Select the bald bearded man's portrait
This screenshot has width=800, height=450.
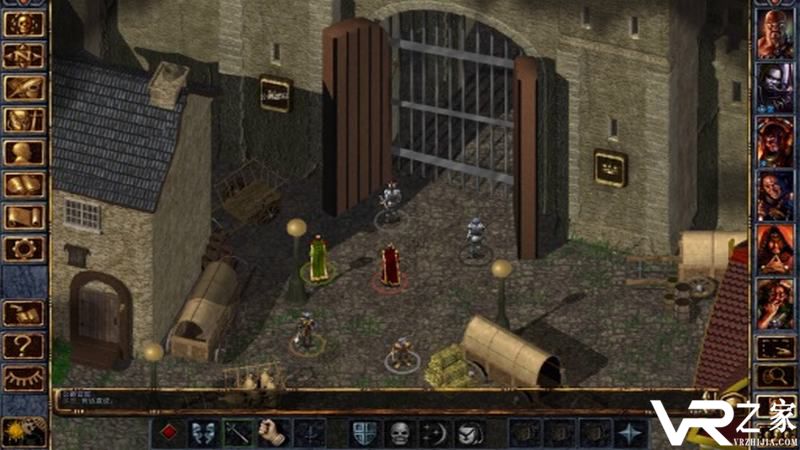coord(775,35)
